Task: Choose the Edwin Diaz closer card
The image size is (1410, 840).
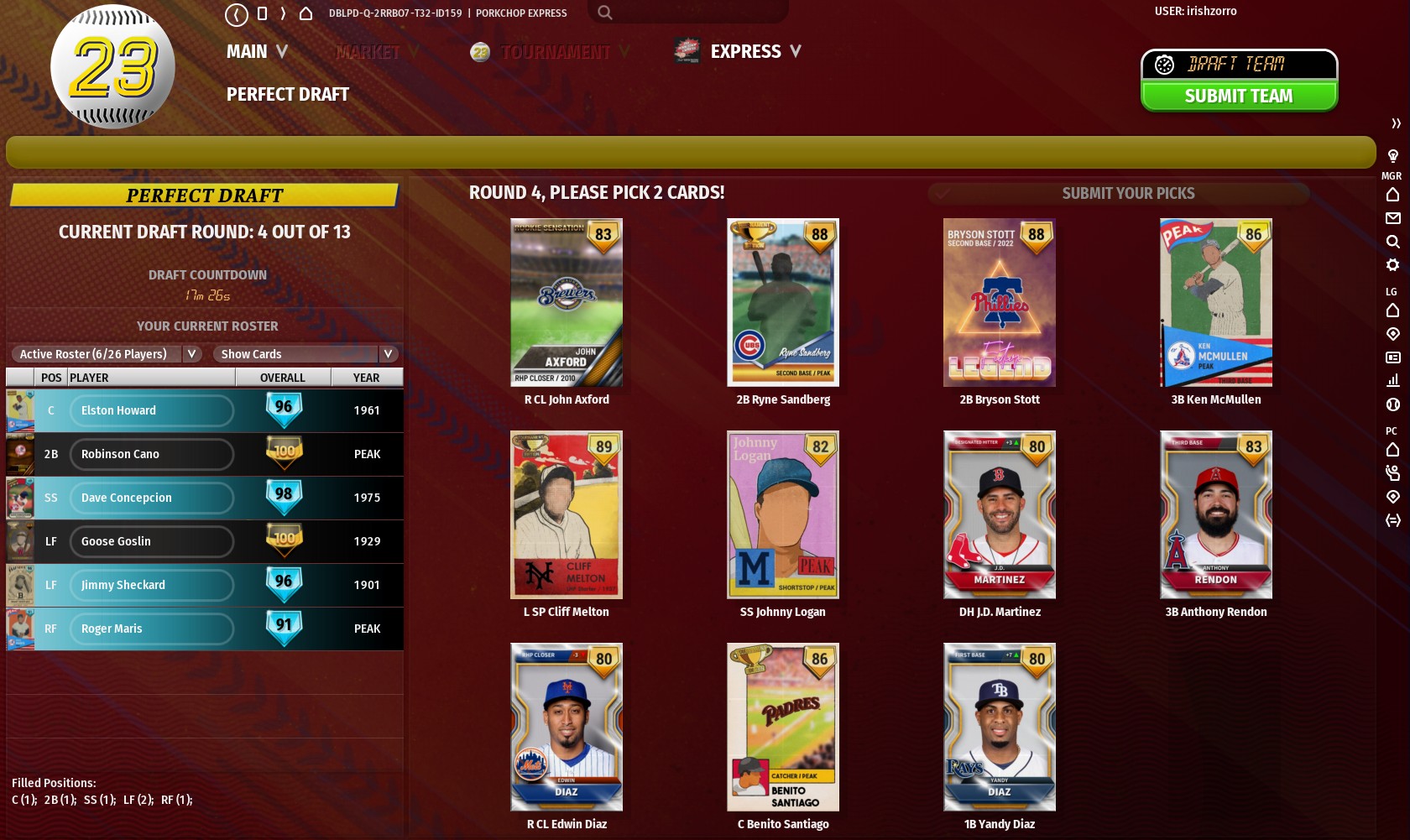Action: tap(567, 728)
